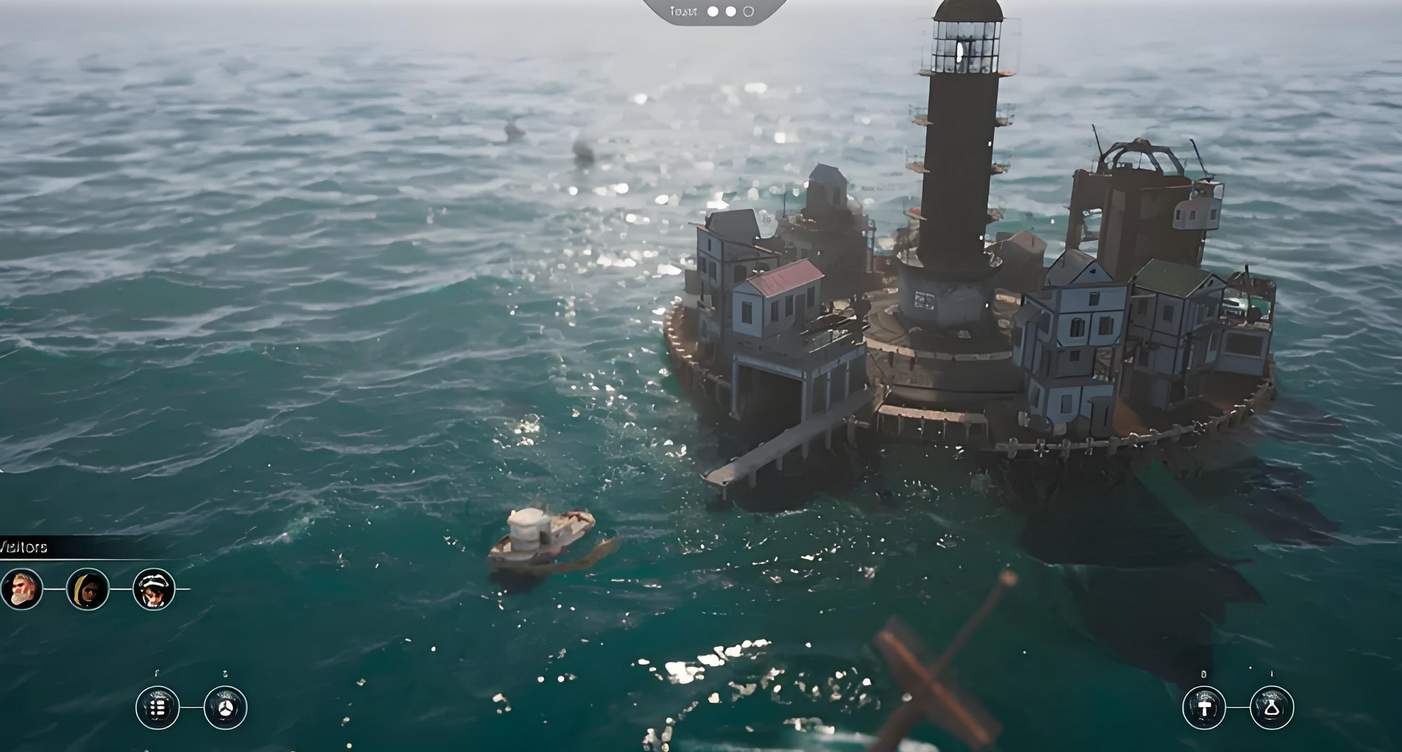
Task: Click the three-segment circle icon
Action: (x=226, y=708)
